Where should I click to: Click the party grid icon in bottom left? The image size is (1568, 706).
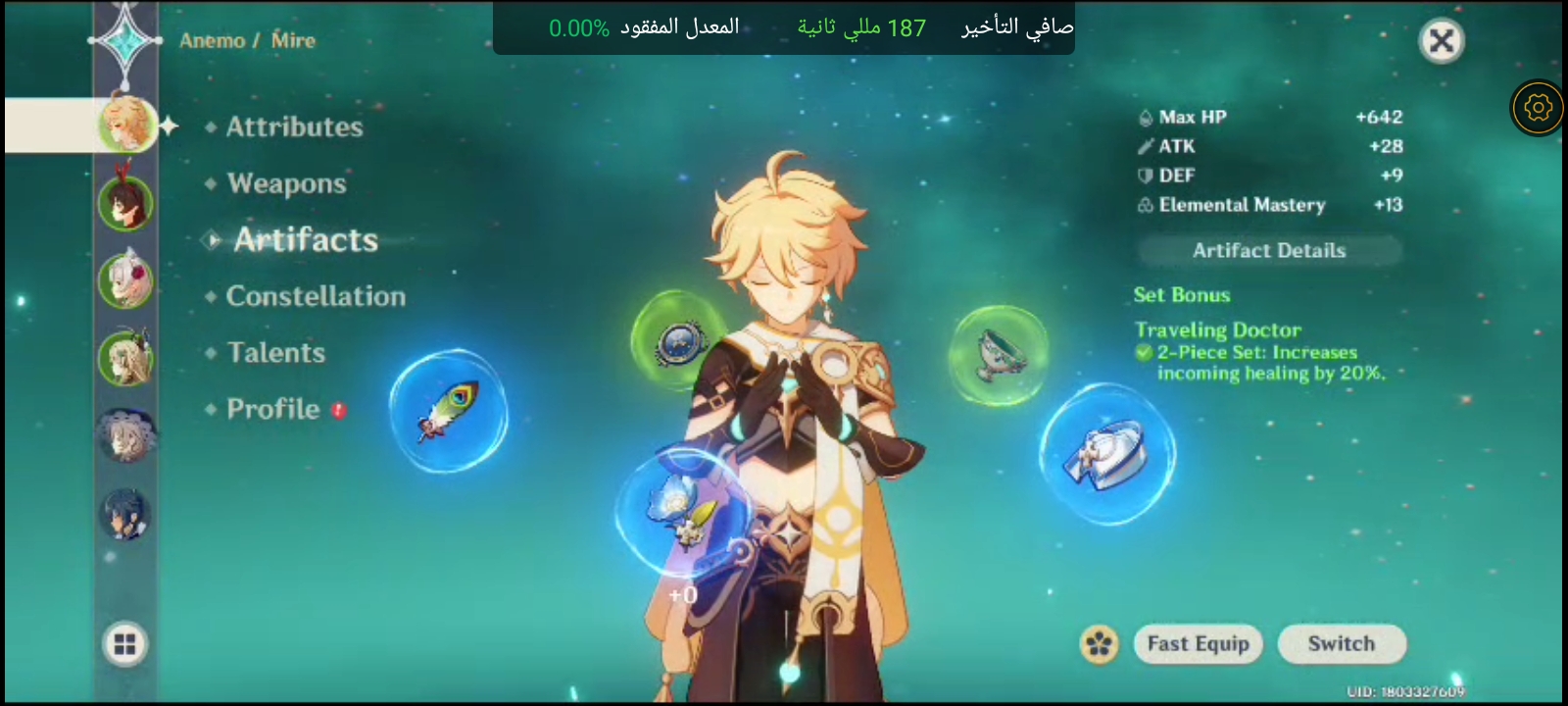tap(125, 645)
